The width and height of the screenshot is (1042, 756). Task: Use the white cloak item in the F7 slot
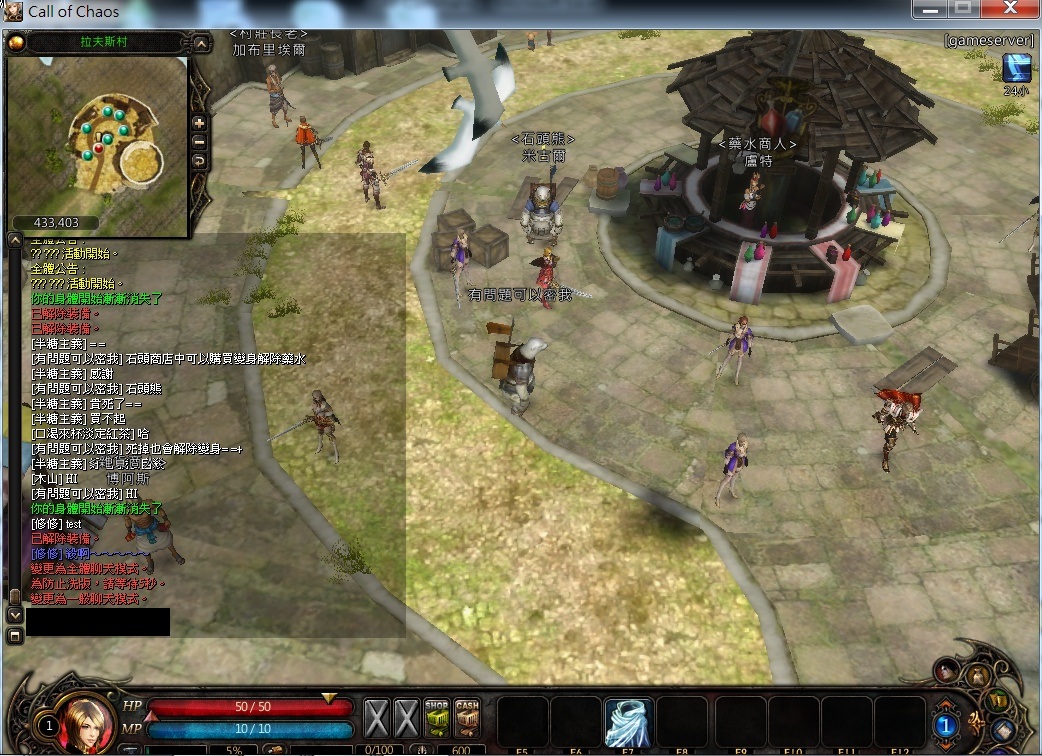coord(629,722)
